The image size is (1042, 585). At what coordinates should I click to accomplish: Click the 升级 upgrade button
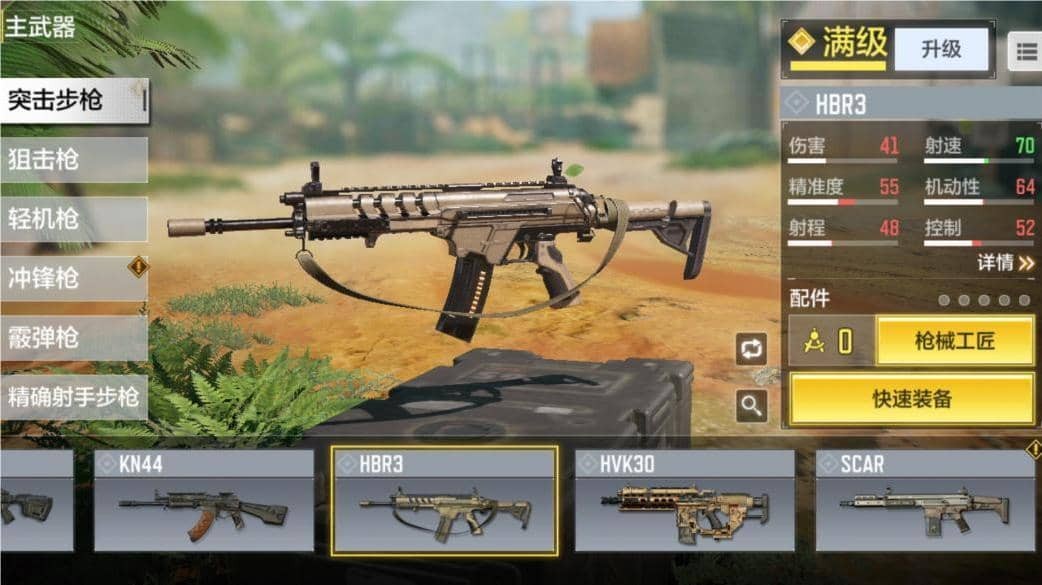coord(940,49)
